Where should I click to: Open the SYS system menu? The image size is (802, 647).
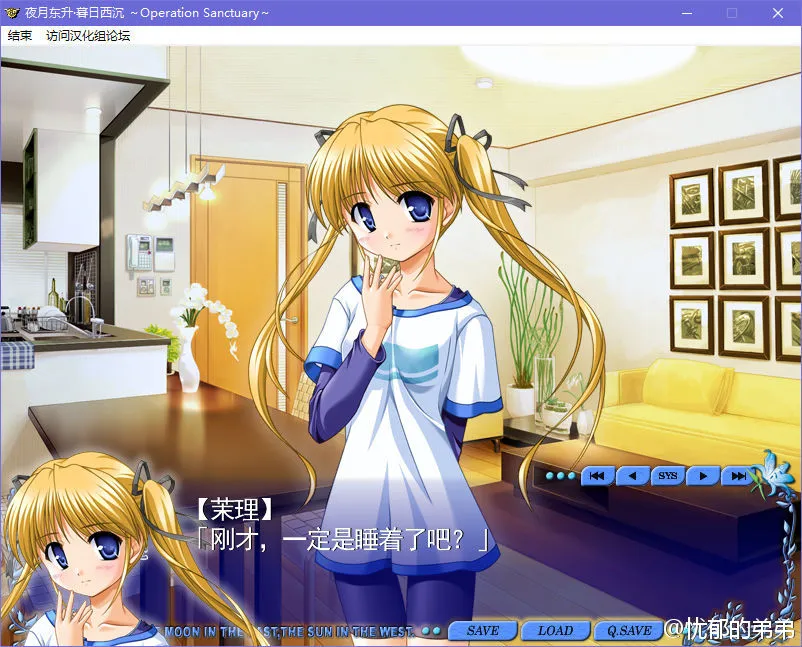tap(667, 476)
